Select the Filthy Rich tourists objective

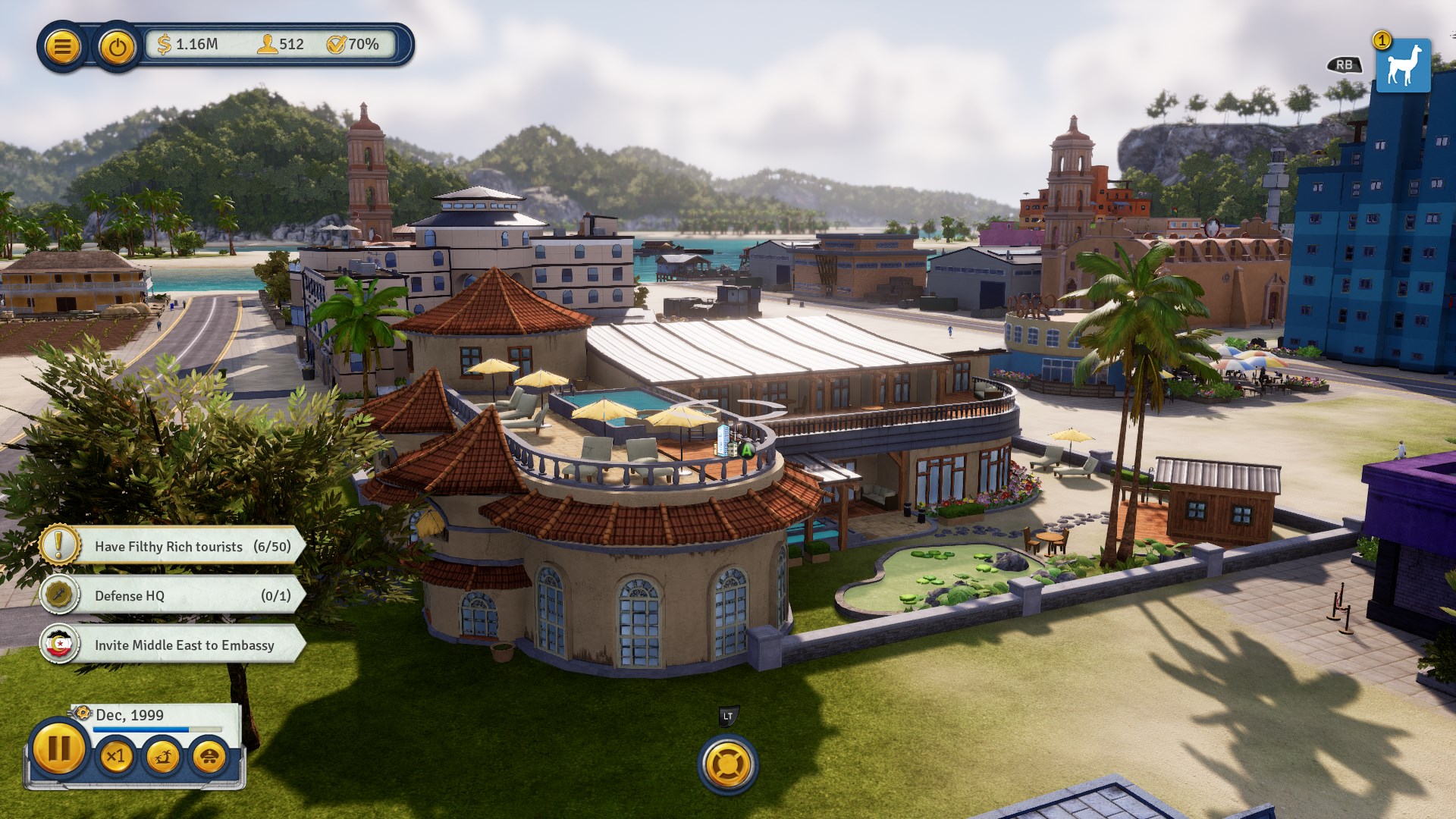click(x=173, y=546)
